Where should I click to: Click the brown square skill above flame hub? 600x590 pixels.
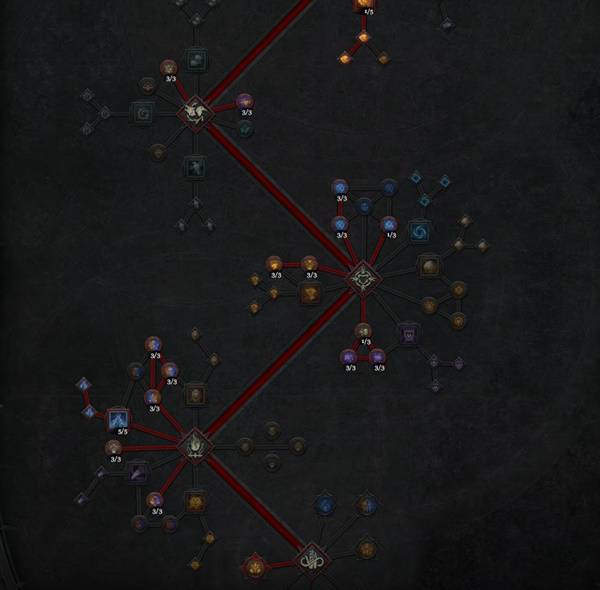pos(195,394)
